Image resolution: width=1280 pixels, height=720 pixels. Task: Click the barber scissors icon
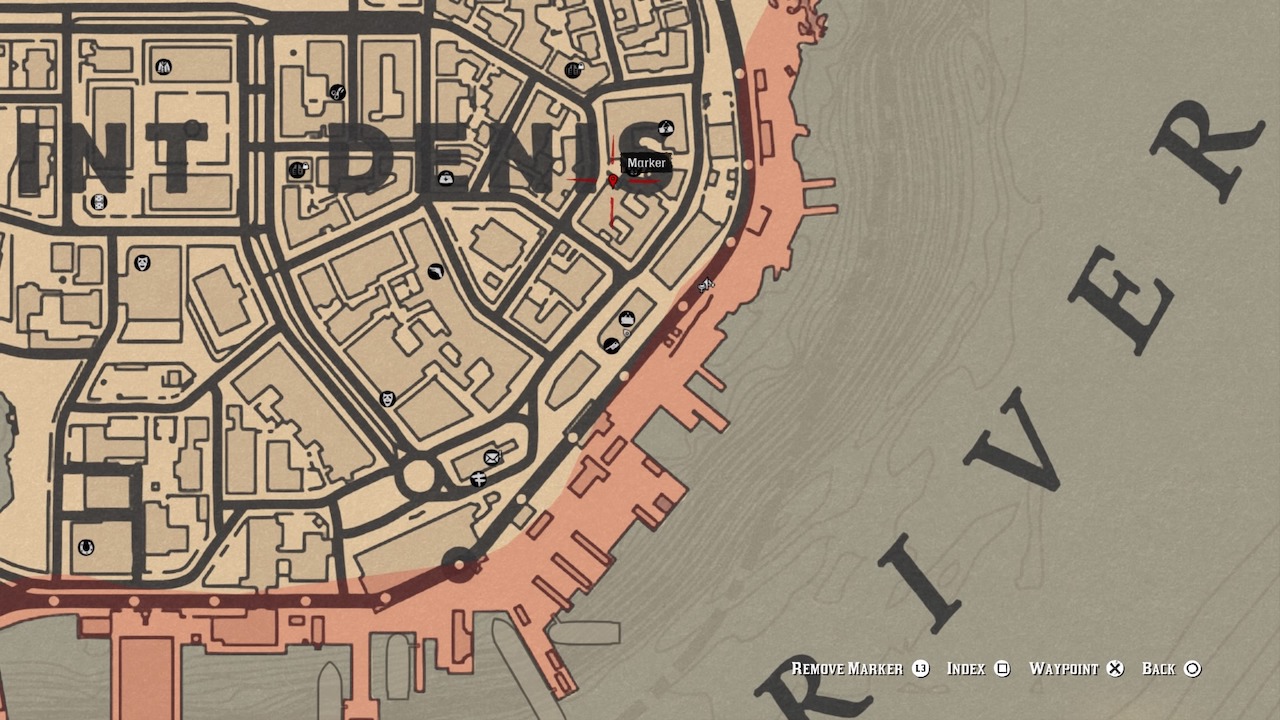pos(336,90)
